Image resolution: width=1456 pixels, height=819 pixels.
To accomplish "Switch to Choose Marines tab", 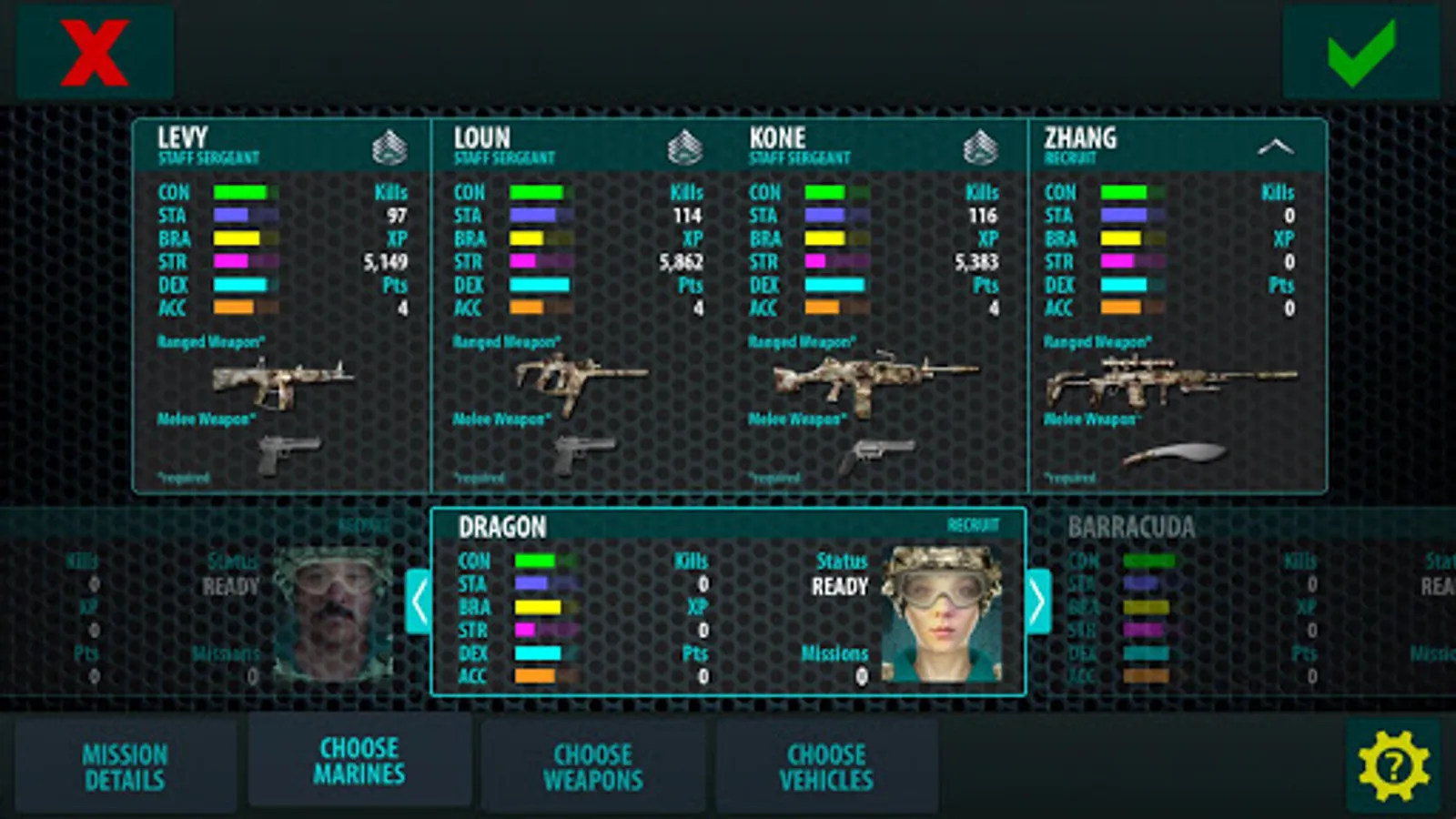I will pyautogui.click(x=359, y=761).
